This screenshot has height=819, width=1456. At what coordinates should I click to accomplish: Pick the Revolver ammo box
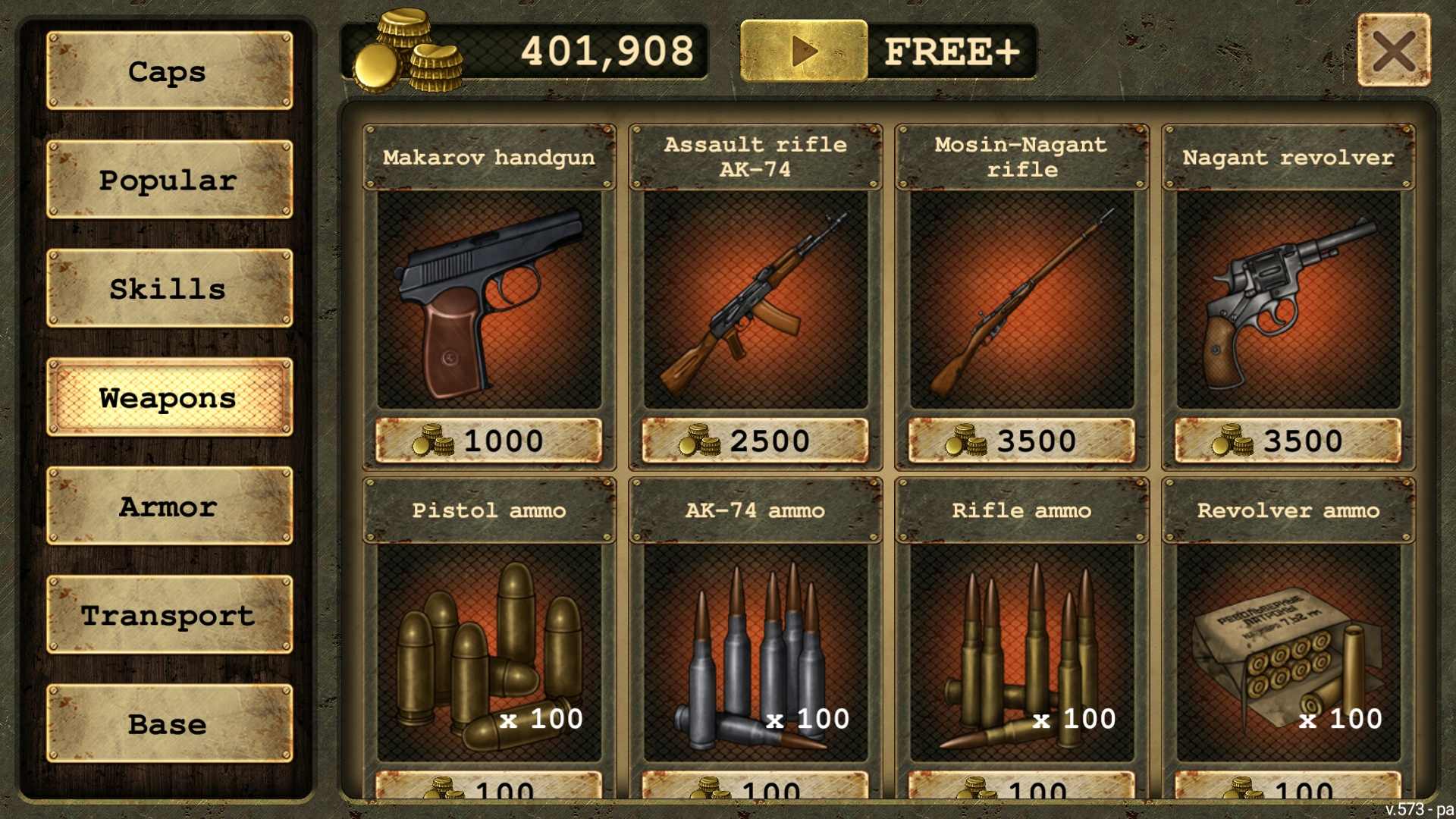click(x=1288, y=652)
